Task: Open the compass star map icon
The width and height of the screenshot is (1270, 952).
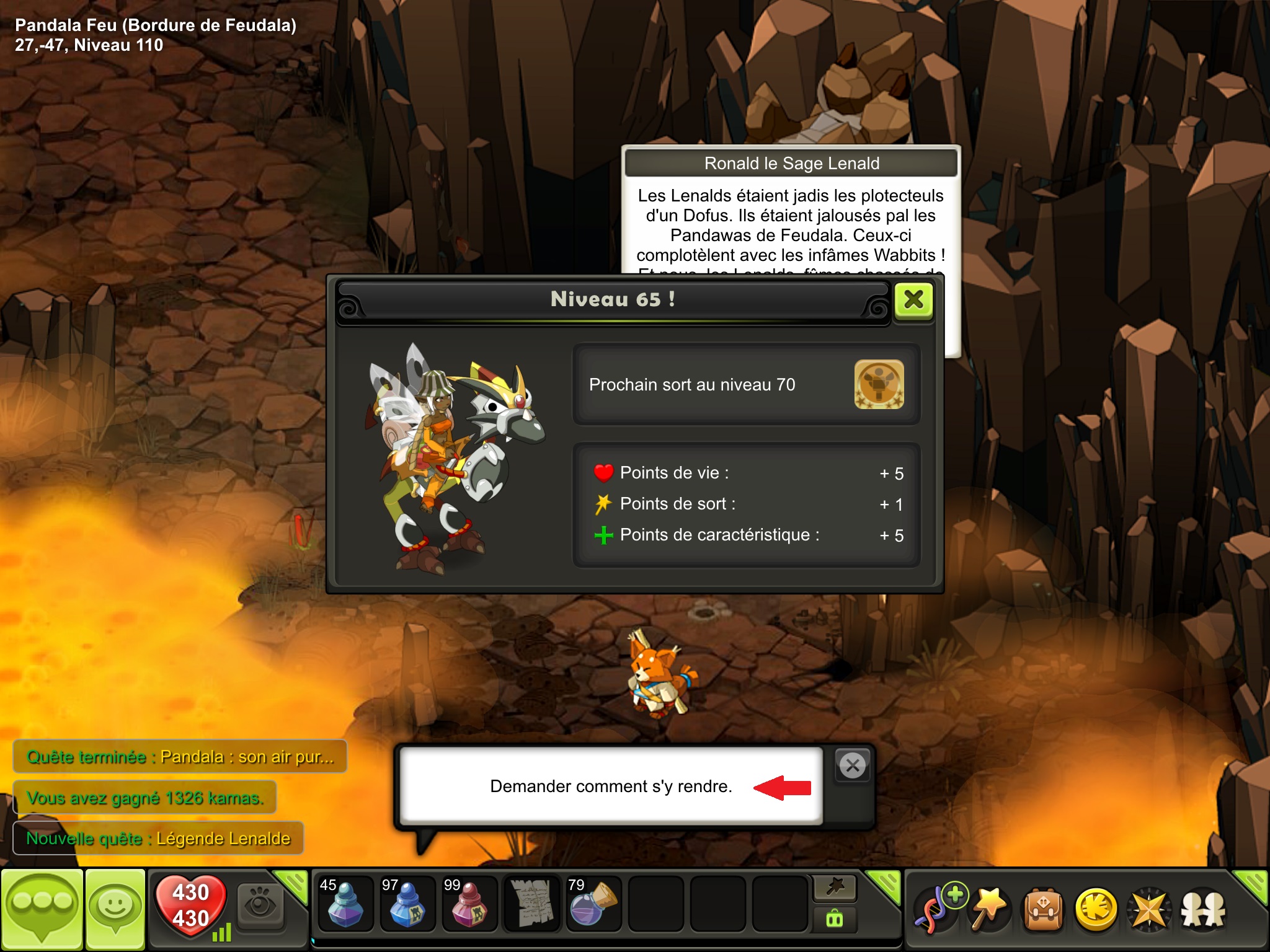Action: click(1149, 910)
